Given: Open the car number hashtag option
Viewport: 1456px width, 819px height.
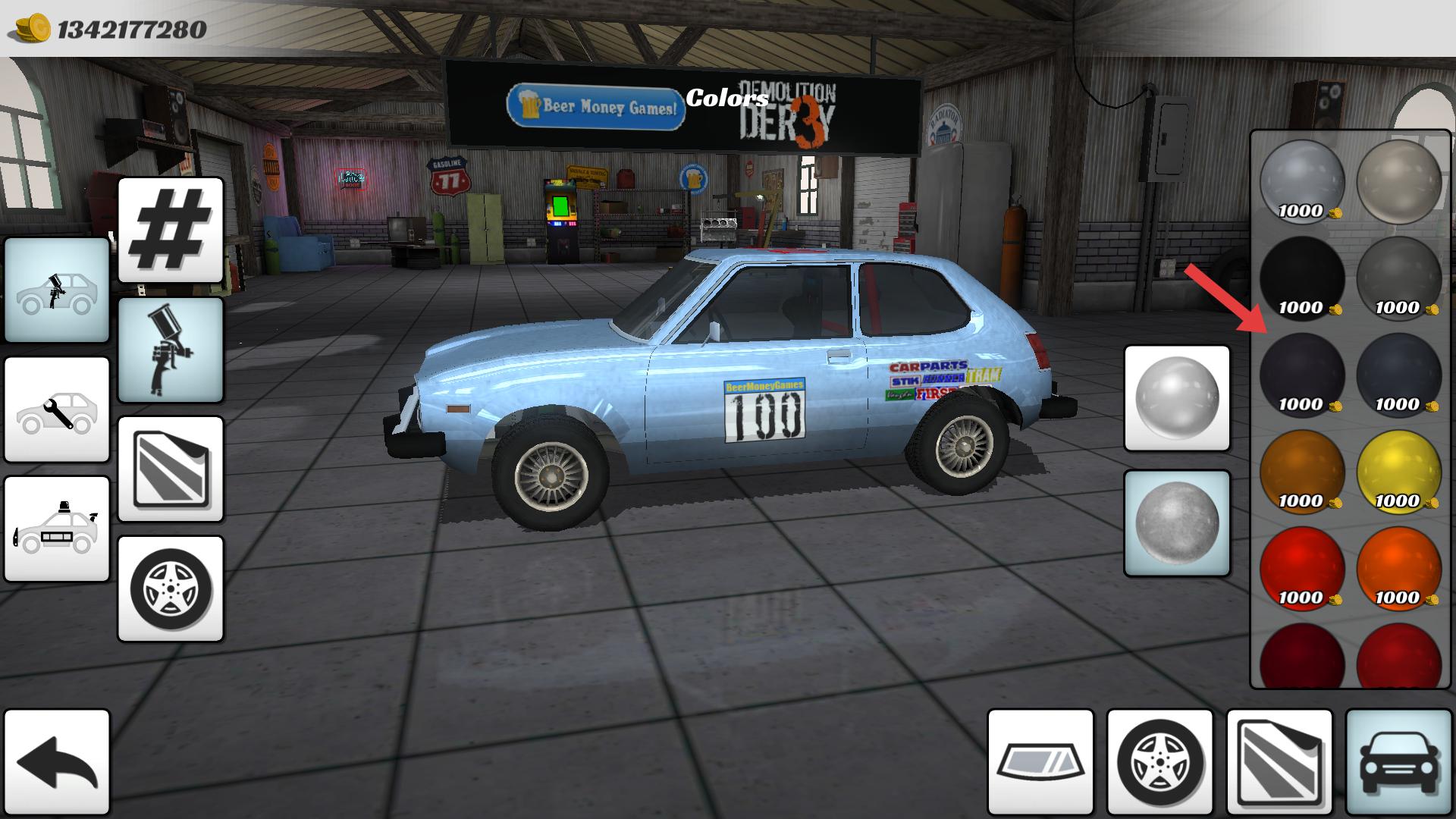Looking at the screenshot, I should click(x=171, y=230).
